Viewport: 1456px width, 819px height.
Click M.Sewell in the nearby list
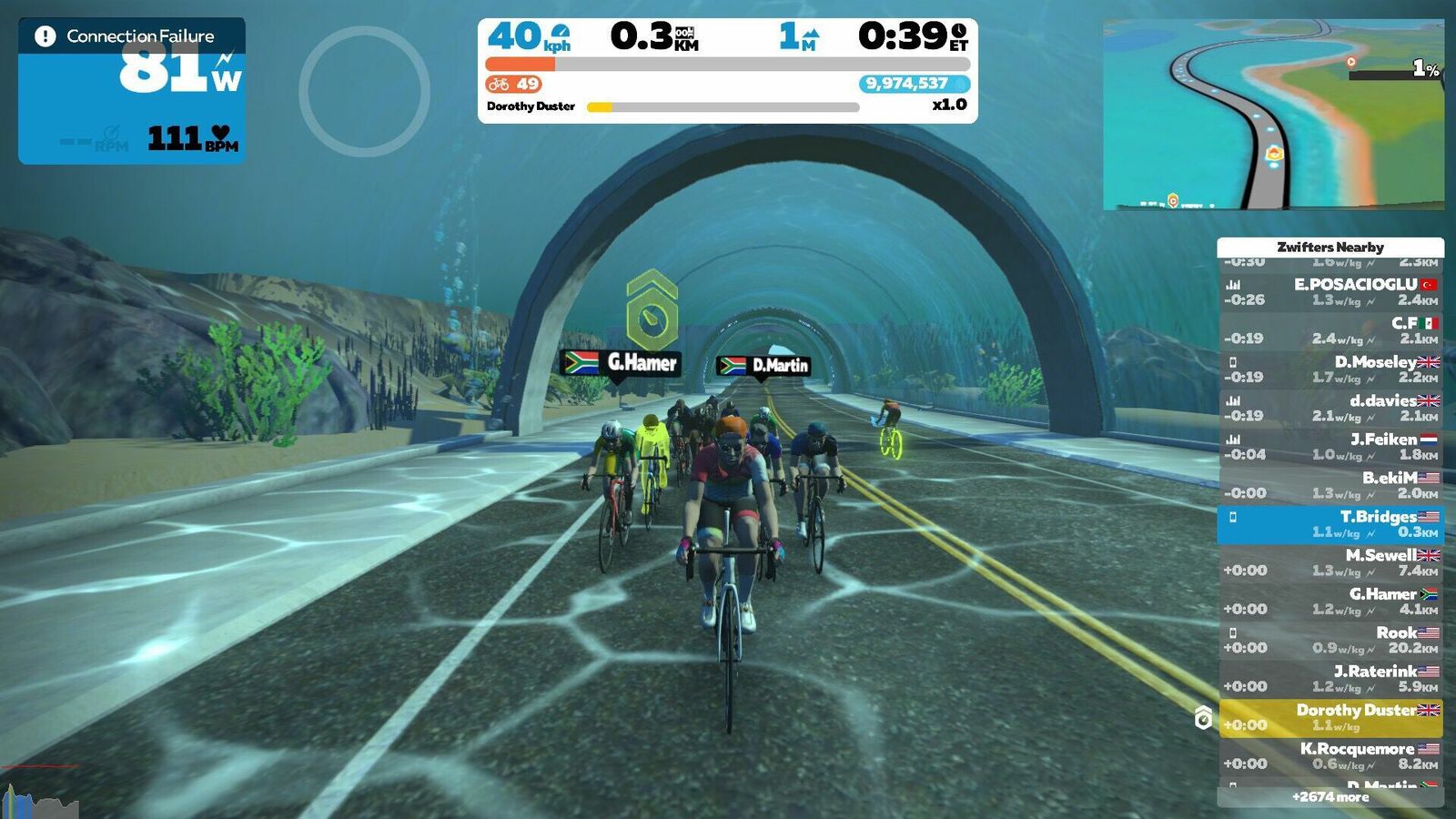click(x=1330, y=562)
